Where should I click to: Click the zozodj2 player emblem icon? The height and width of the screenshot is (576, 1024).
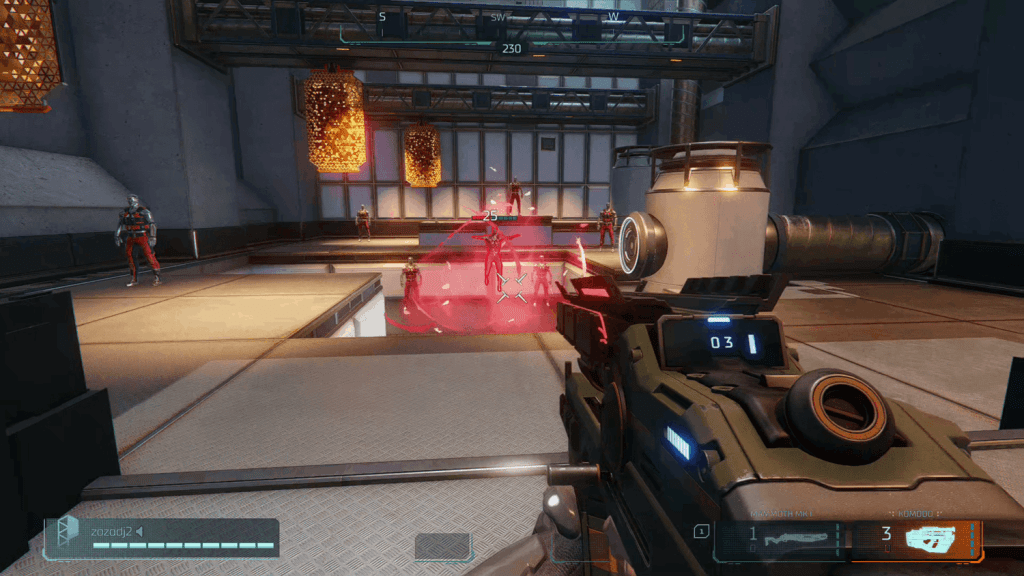pos(67,530)
